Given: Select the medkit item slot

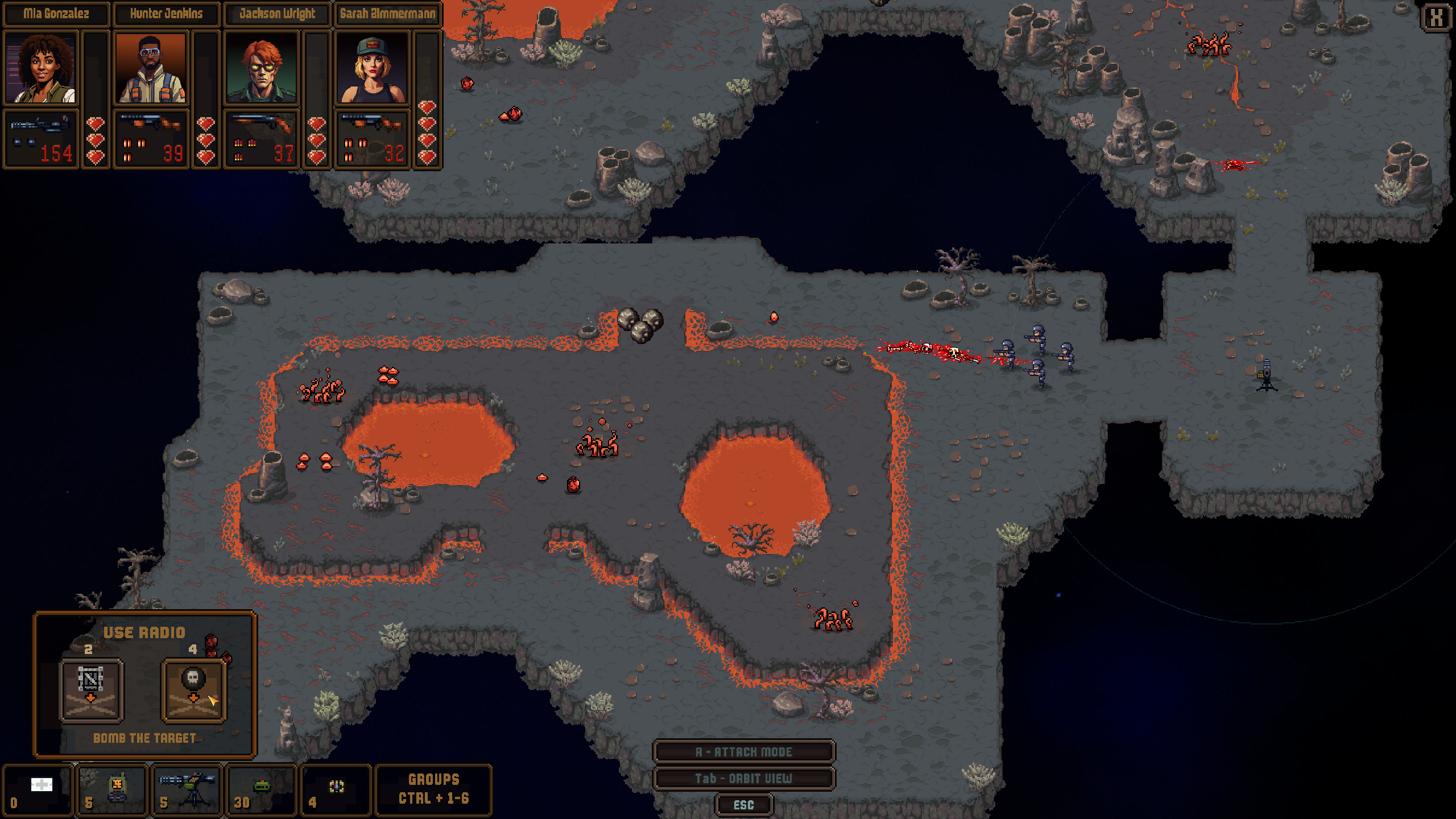Looking at the screenshot, I should click(x=38, y=791).
